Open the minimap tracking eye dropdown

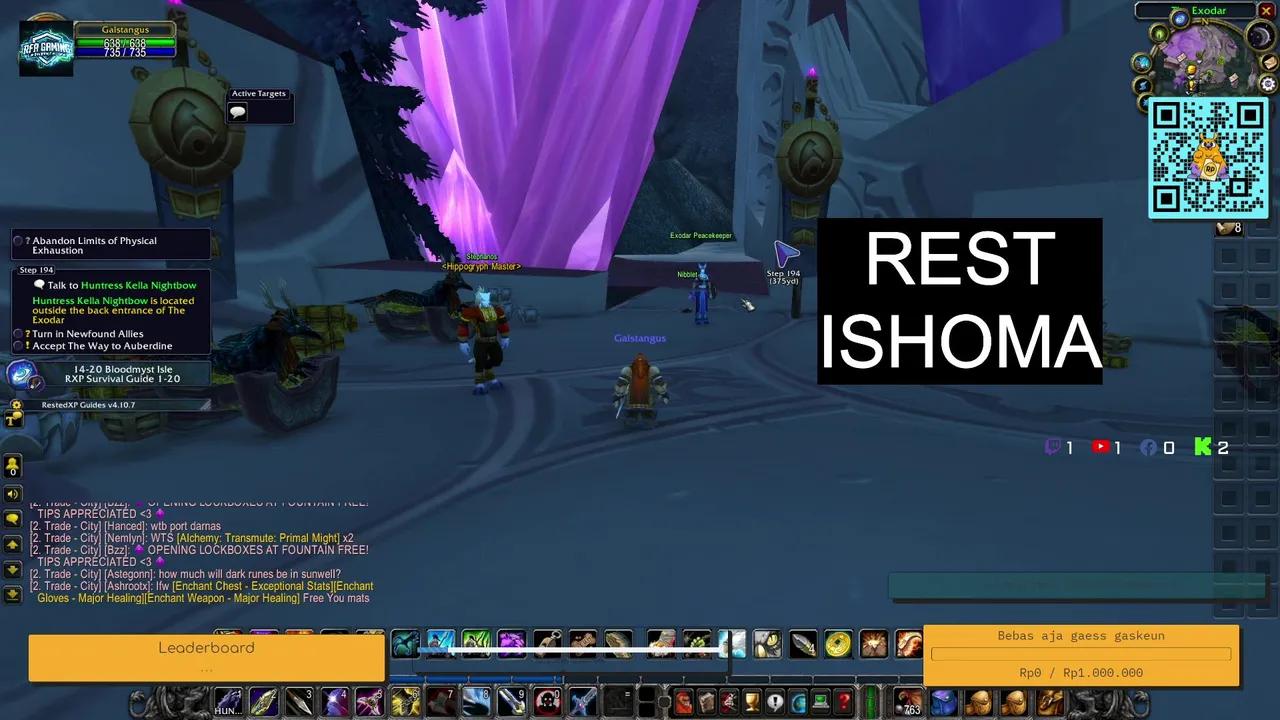pyautogui.click(x=1160, y=33)
